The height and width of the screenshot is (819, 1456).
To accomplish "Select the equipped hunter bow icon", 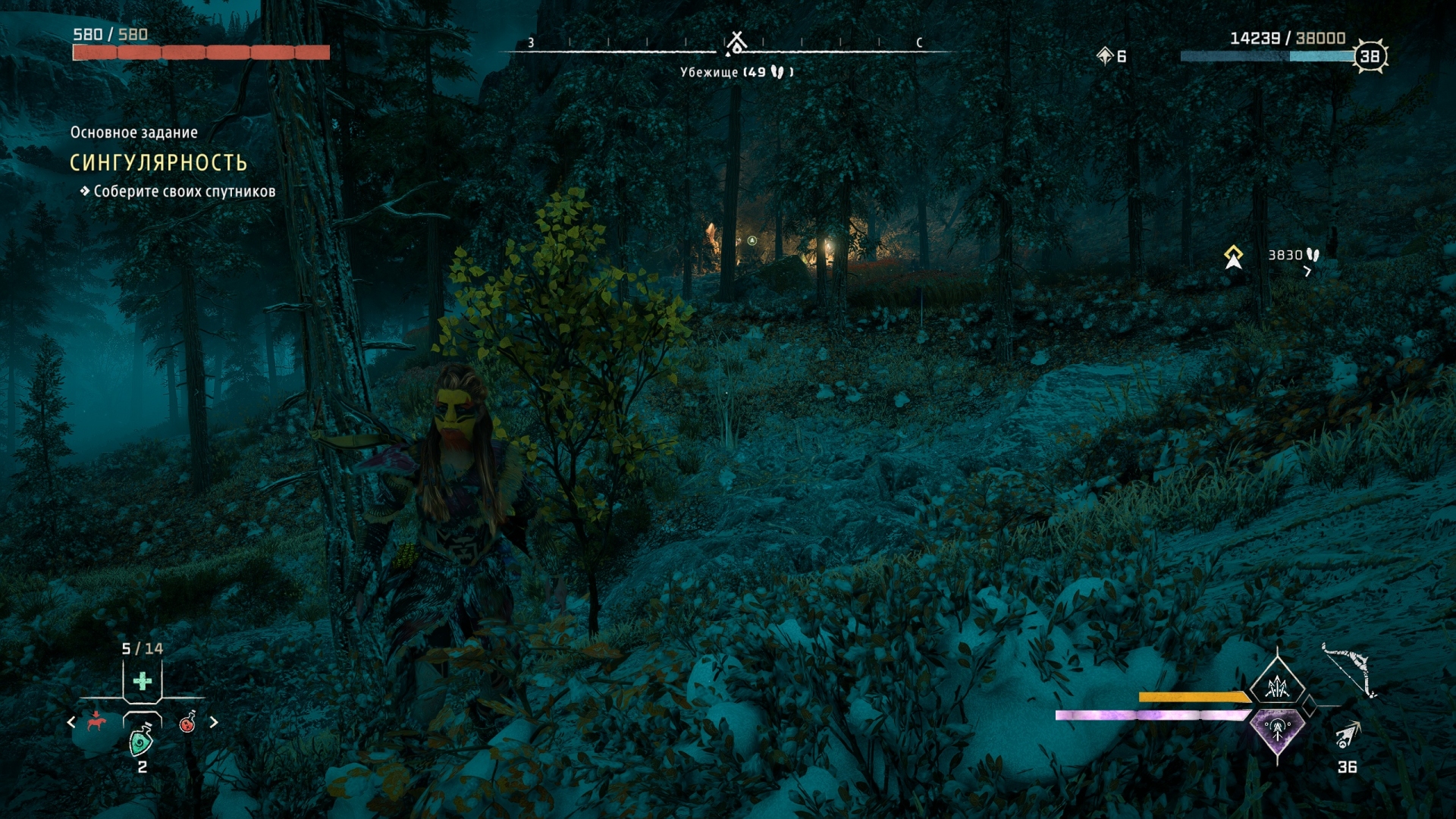I will [1350, 670].
